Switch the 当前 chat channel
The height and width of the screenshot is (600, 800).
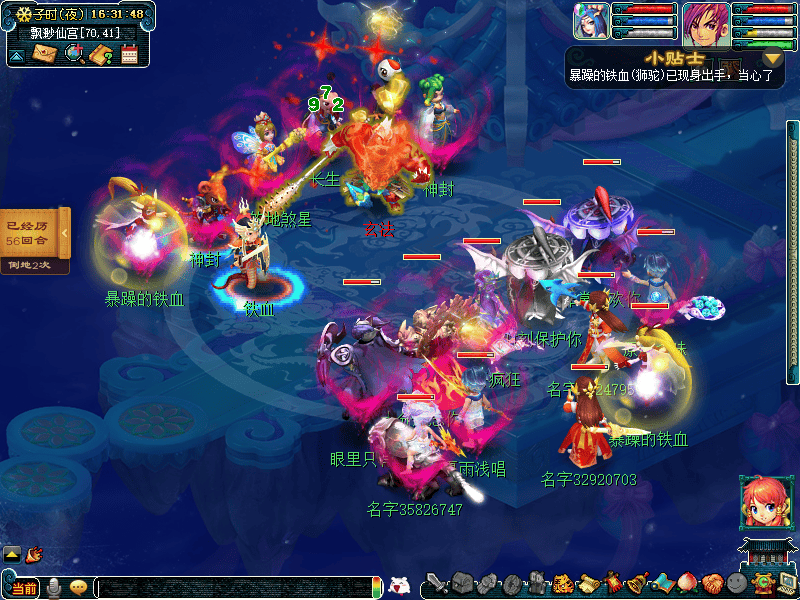(x=24, y=588)
